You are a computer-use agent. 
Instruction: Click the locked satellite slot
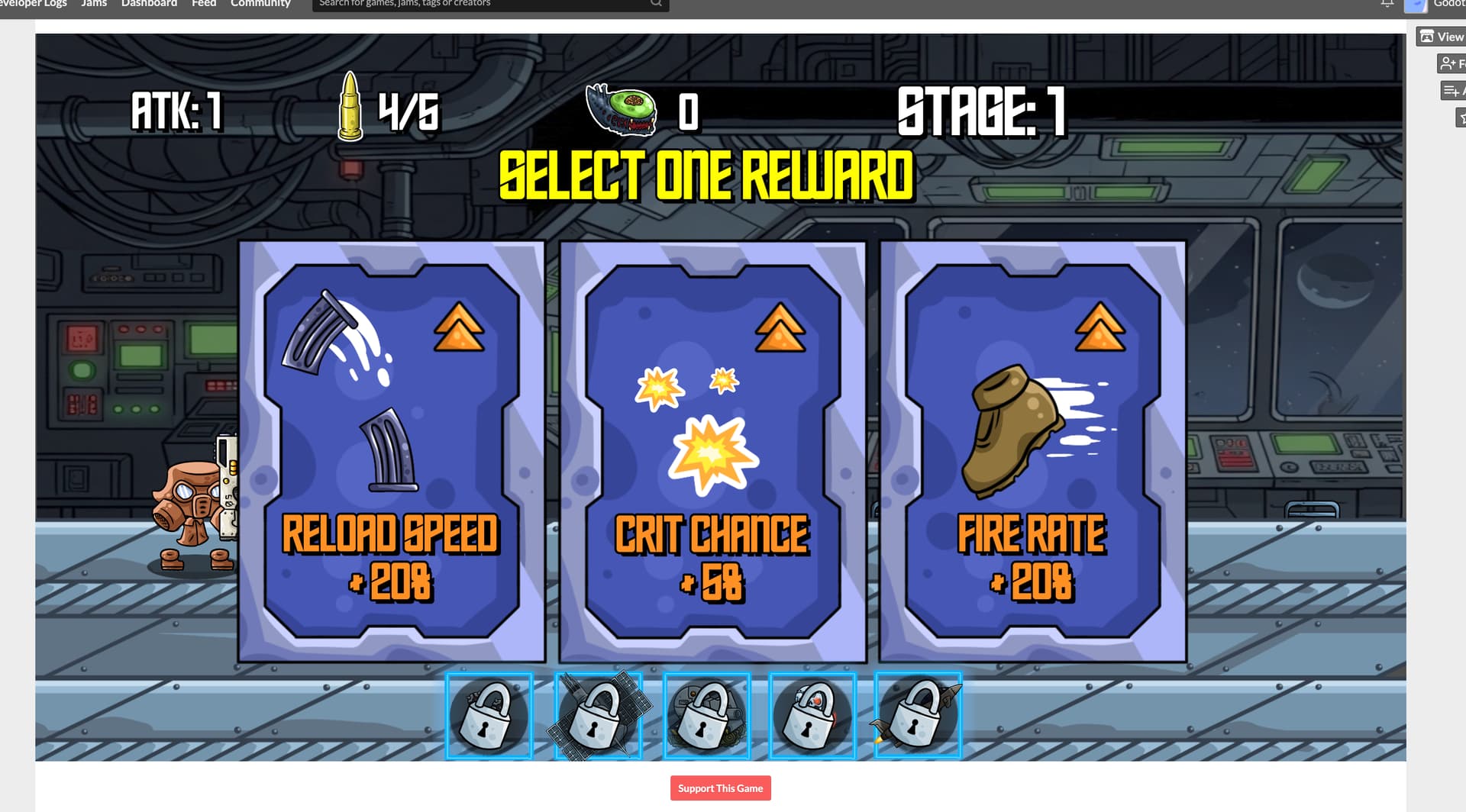tap(599, 716)
